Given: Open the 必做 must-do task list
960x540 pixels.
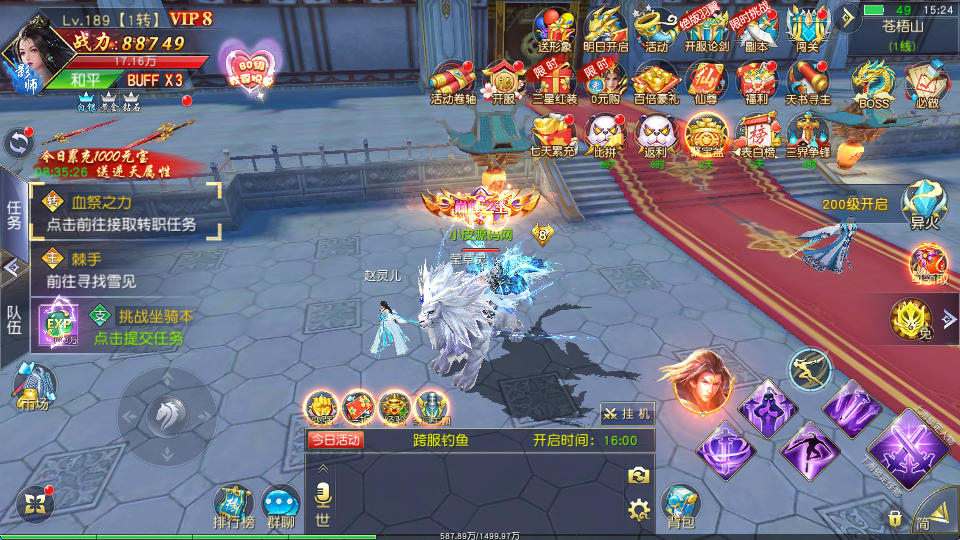Looking at the screenshot, I should click(x=925, y=84).
